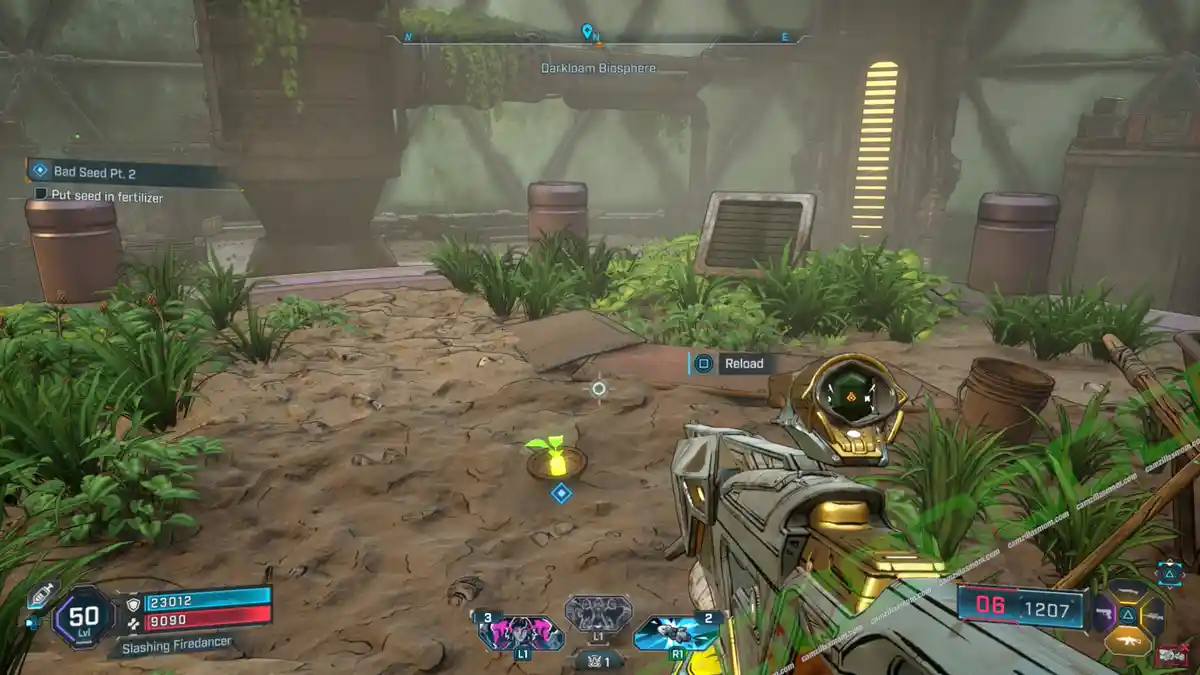This screenshot has height=675, width=1200.
Task: Trigger the grey middle skill icon
Action: [x=598, y=613]
